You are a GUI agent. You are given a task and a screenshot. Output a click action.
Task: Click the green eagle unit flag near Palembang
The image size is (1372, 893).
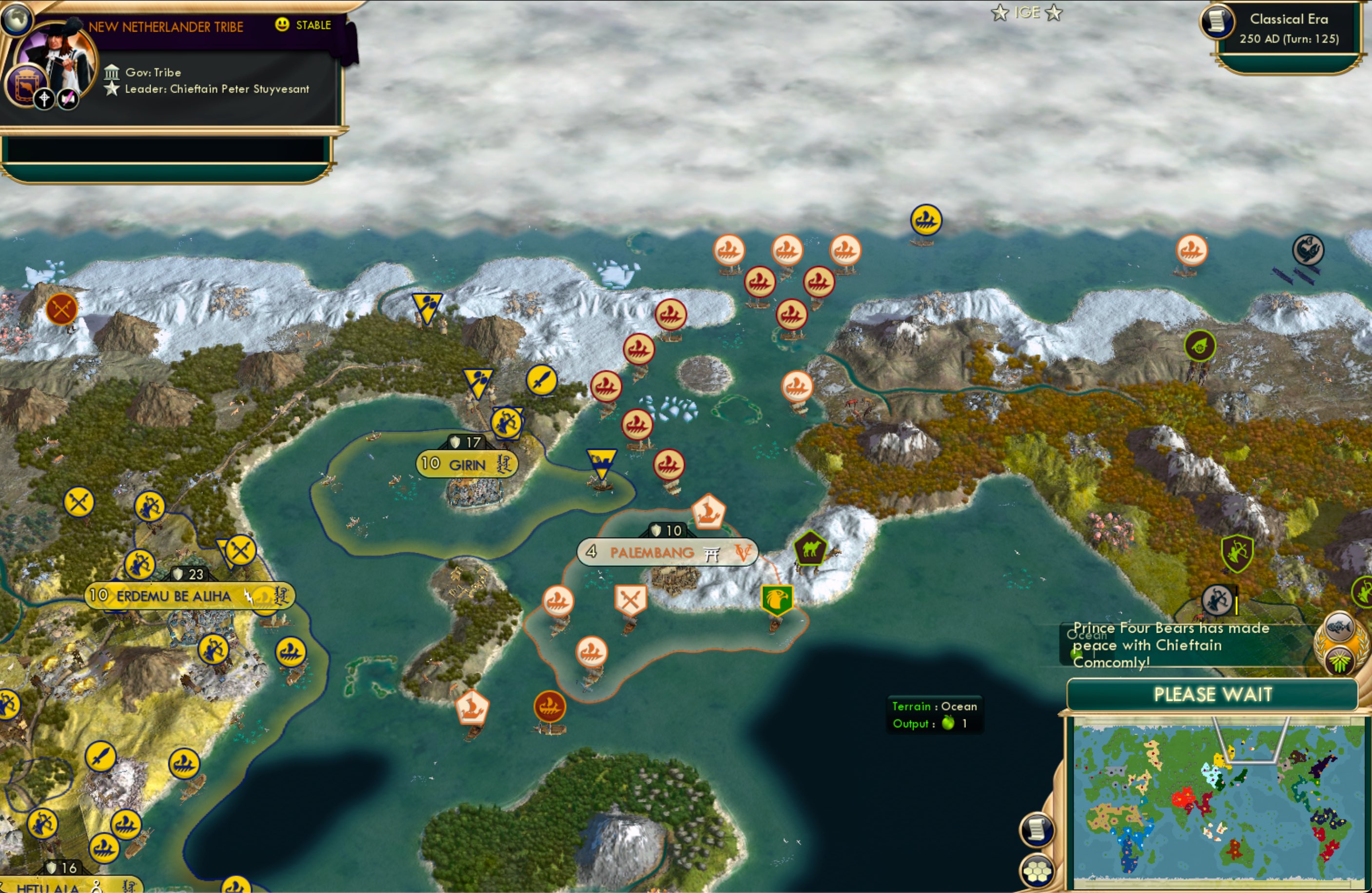[x=778, y=600]
